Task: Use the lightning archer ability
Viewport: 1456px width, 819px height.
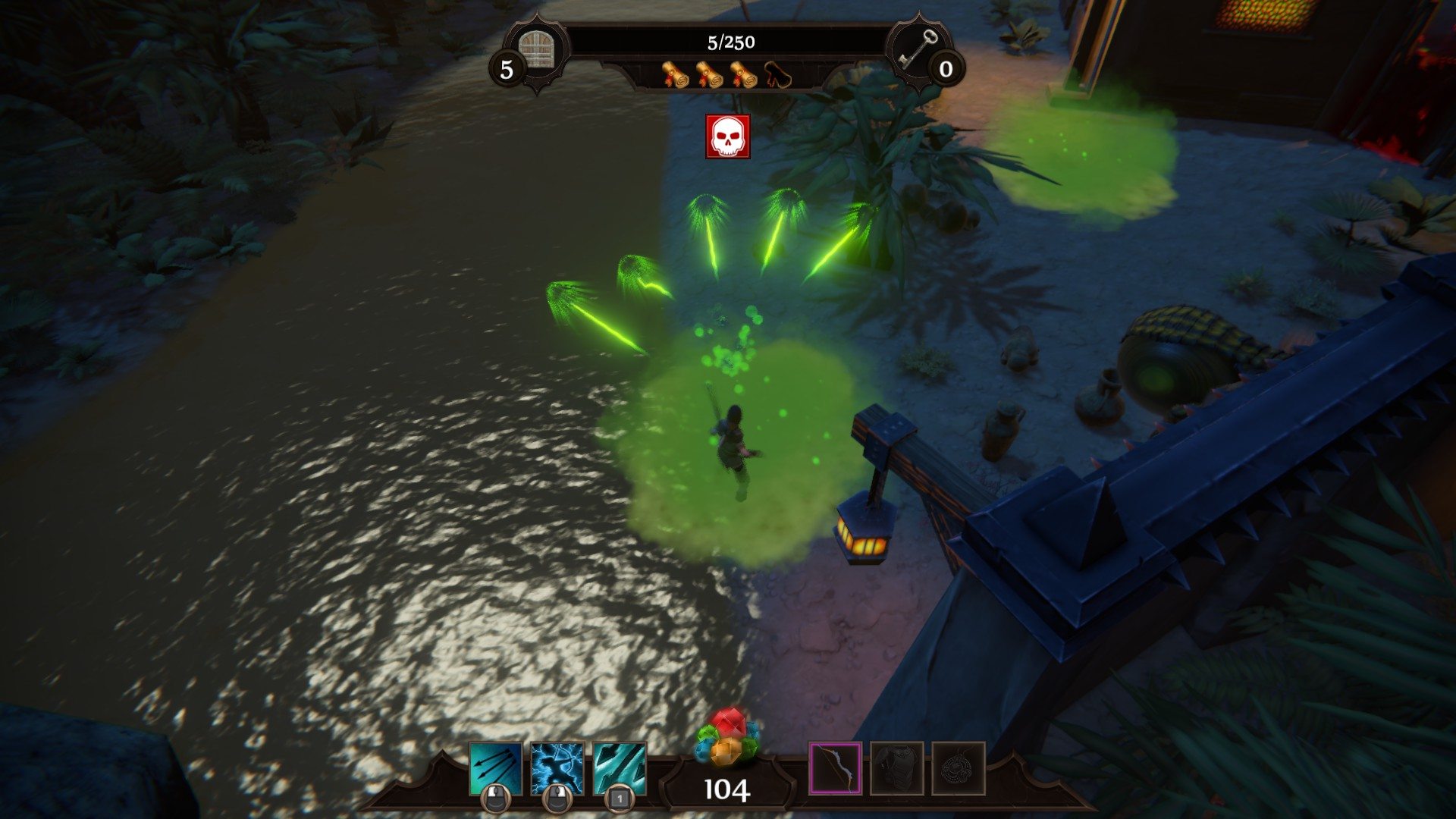Action: 557,768
